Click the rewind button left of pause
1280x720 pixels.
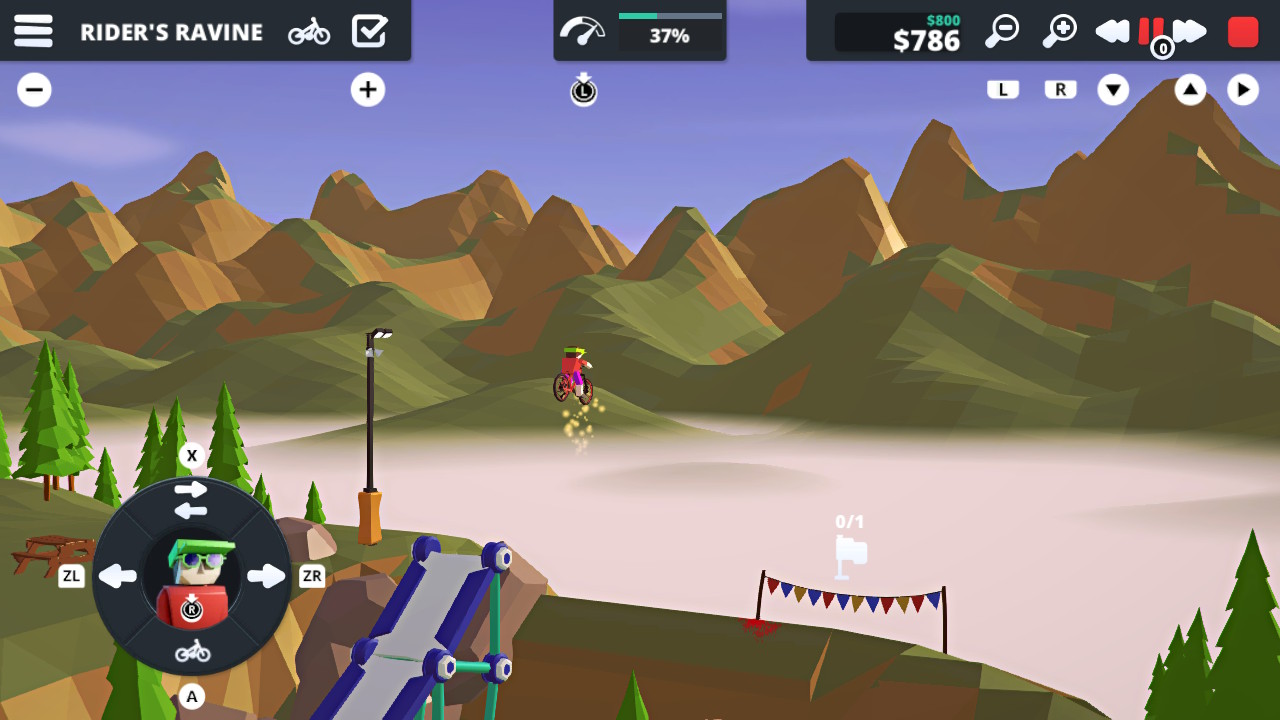click(x=1113, y=31)
